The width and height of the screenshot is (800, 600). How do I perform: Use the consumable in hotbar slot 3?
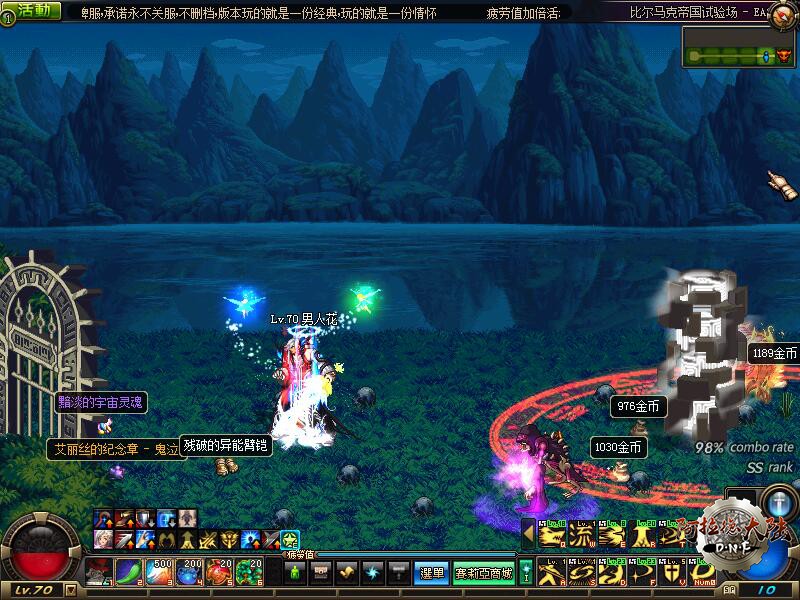tap(160, 572)
